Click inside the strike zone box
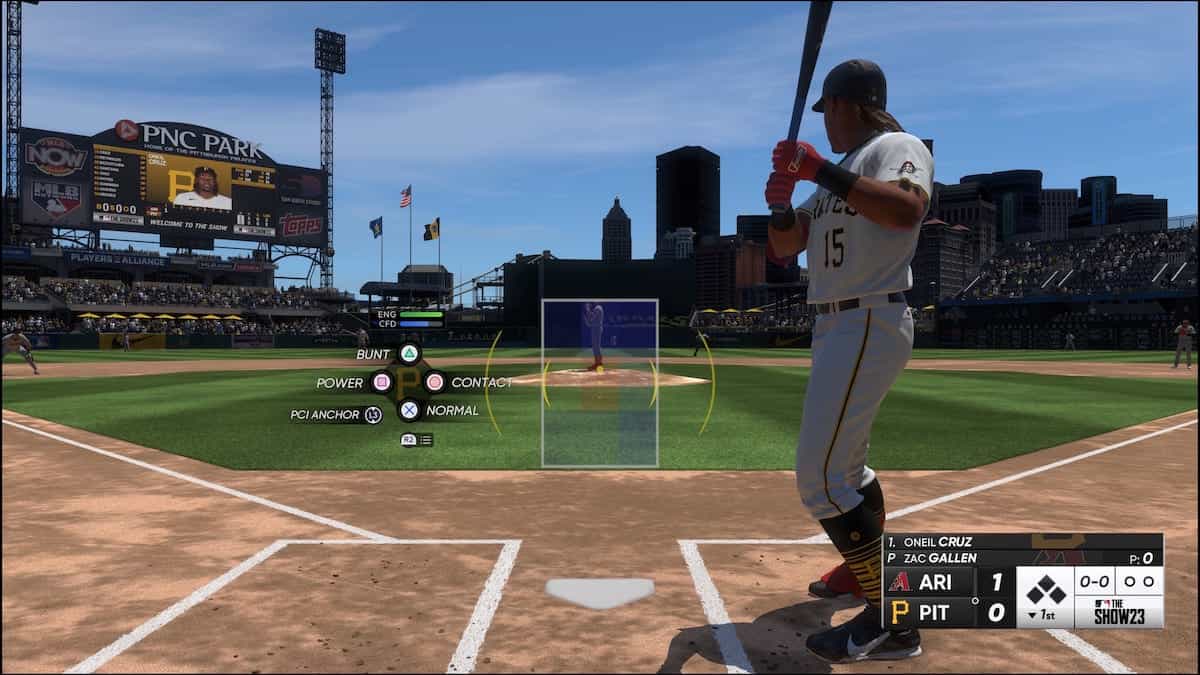 (600, 383)
